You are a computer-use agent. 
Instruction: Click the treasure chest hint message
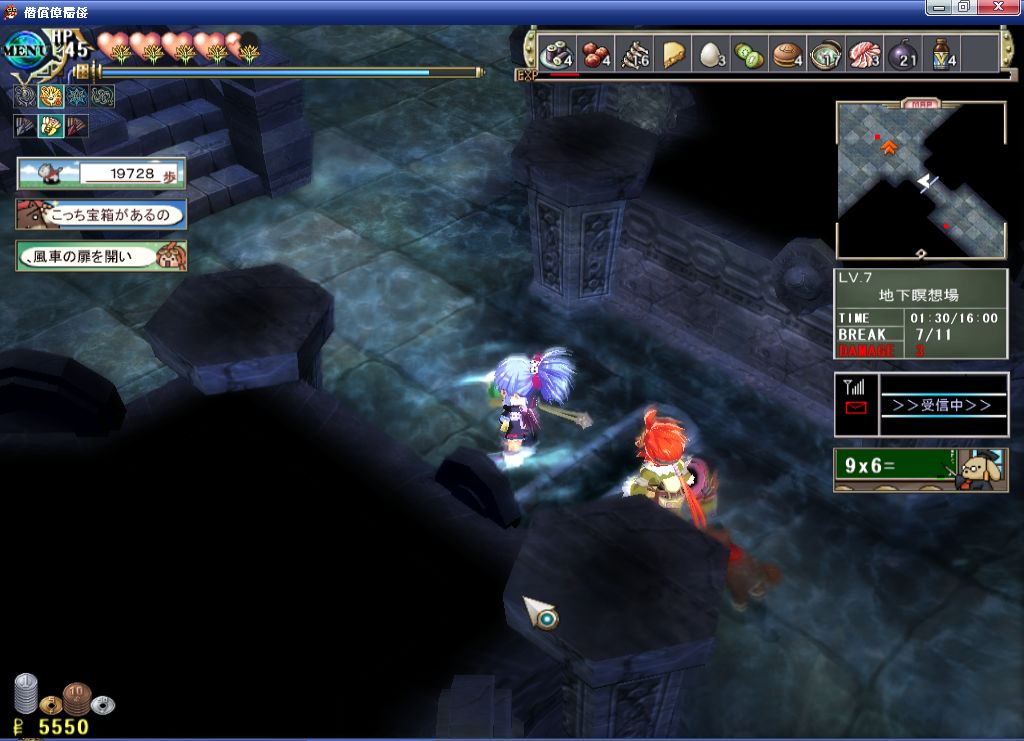pos(101,214)
